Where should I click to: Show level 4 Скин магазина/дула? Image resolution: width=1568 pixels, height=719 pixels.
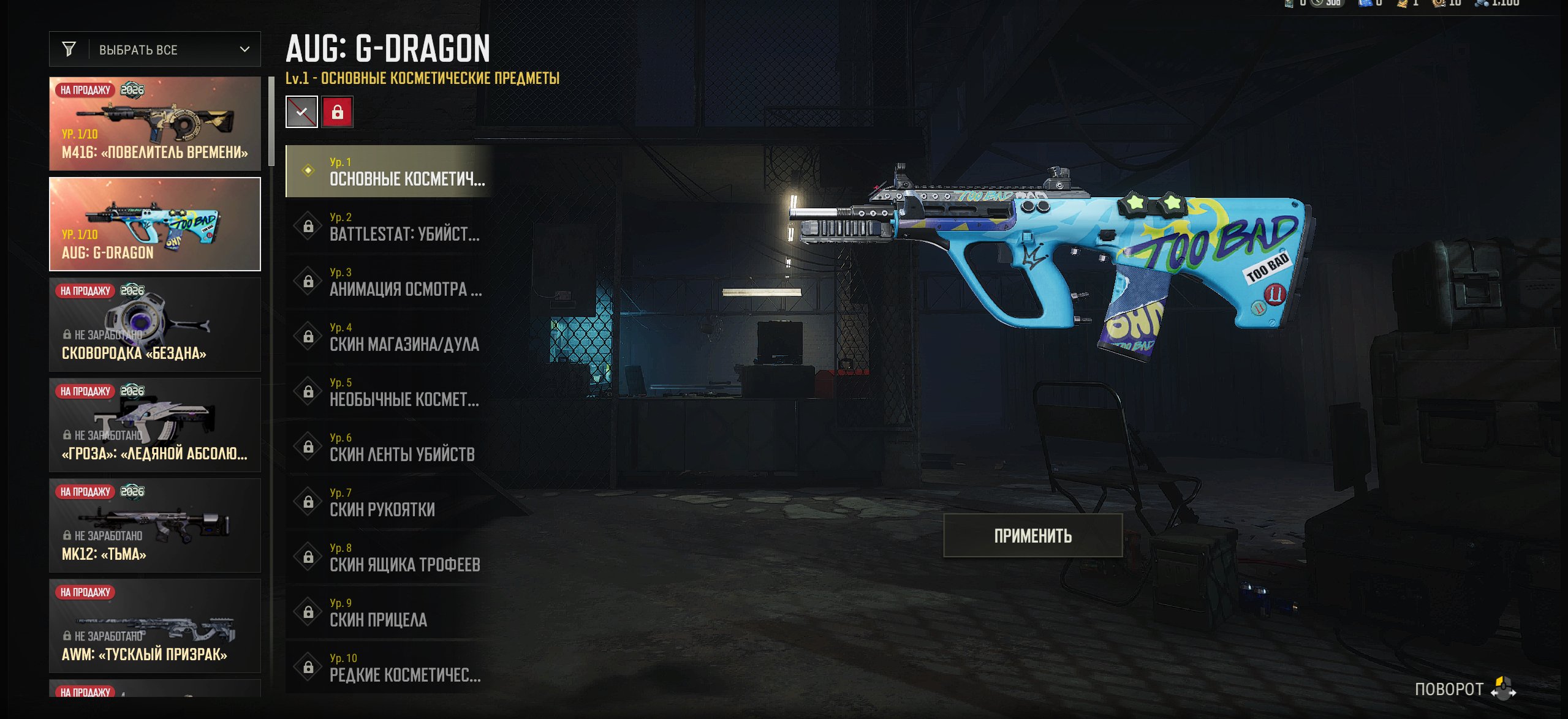pos(390,337)
